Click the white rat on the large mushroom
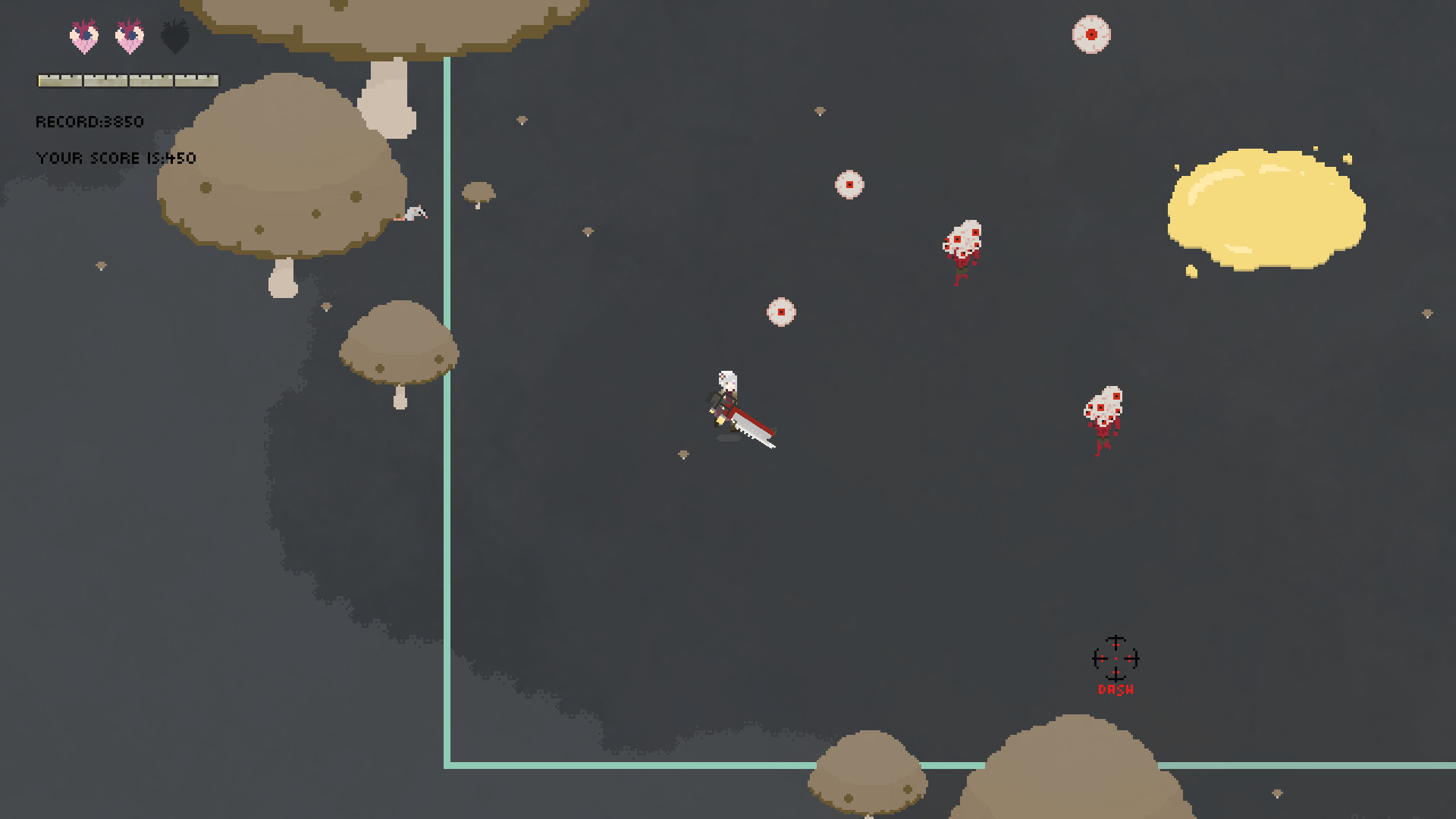 coord(413,215)
